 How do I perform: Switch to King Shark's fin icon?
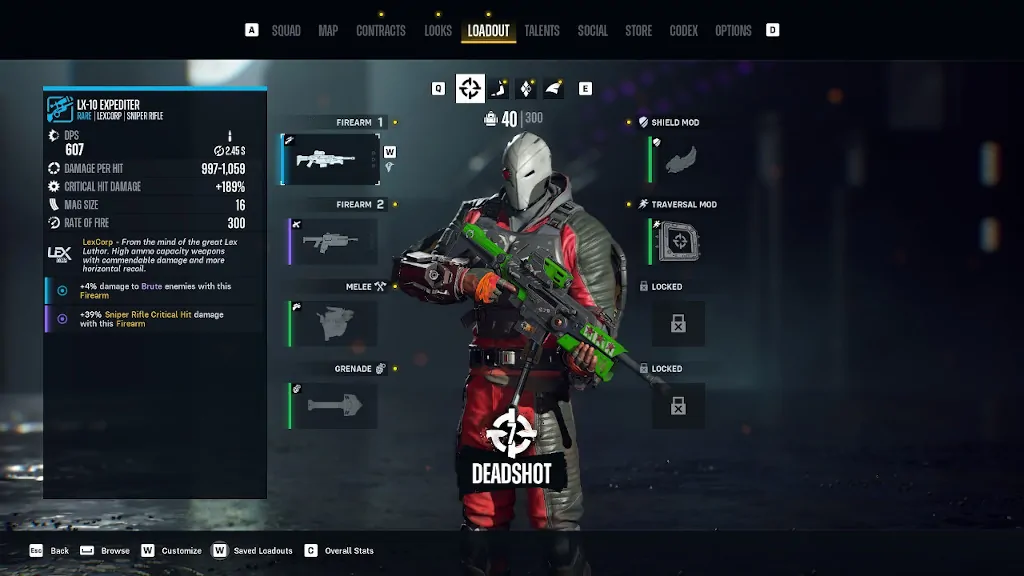[x=553, y=89]
